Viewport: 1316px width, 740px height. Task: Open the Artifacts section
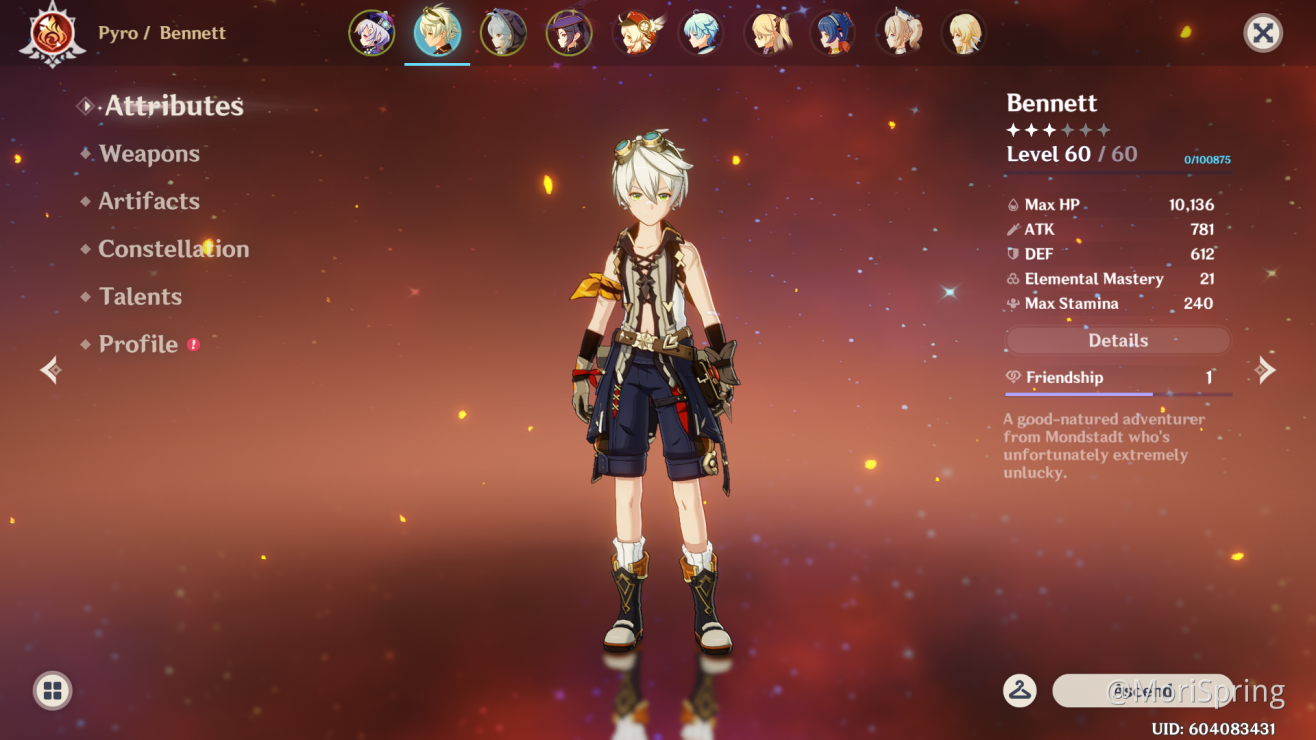point(149,201)
